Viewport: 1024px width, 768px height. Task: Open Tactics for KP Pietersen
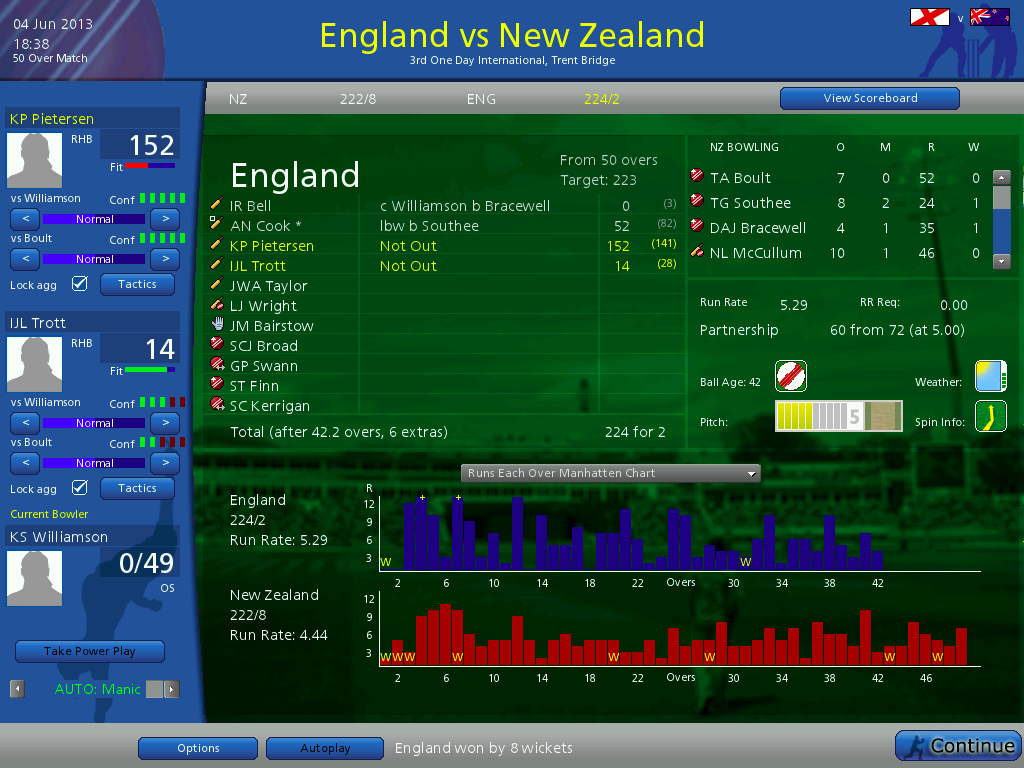[x=137, y=284]
